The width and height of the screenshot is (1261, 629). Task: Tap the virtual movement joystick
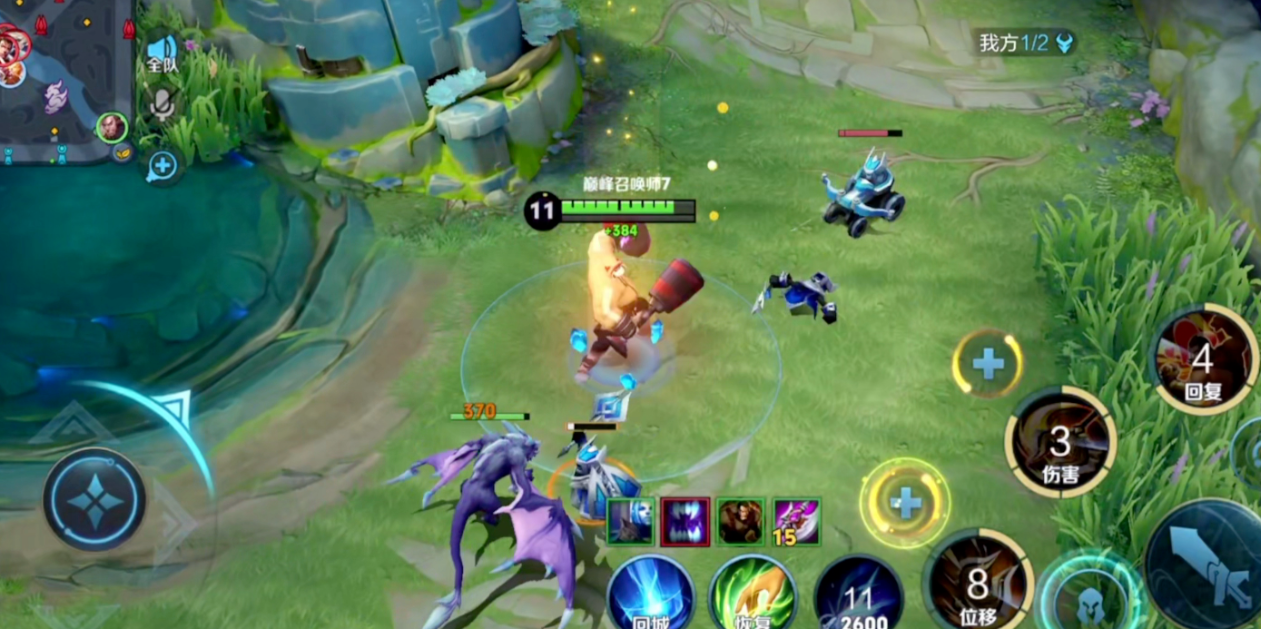point(94,499)
